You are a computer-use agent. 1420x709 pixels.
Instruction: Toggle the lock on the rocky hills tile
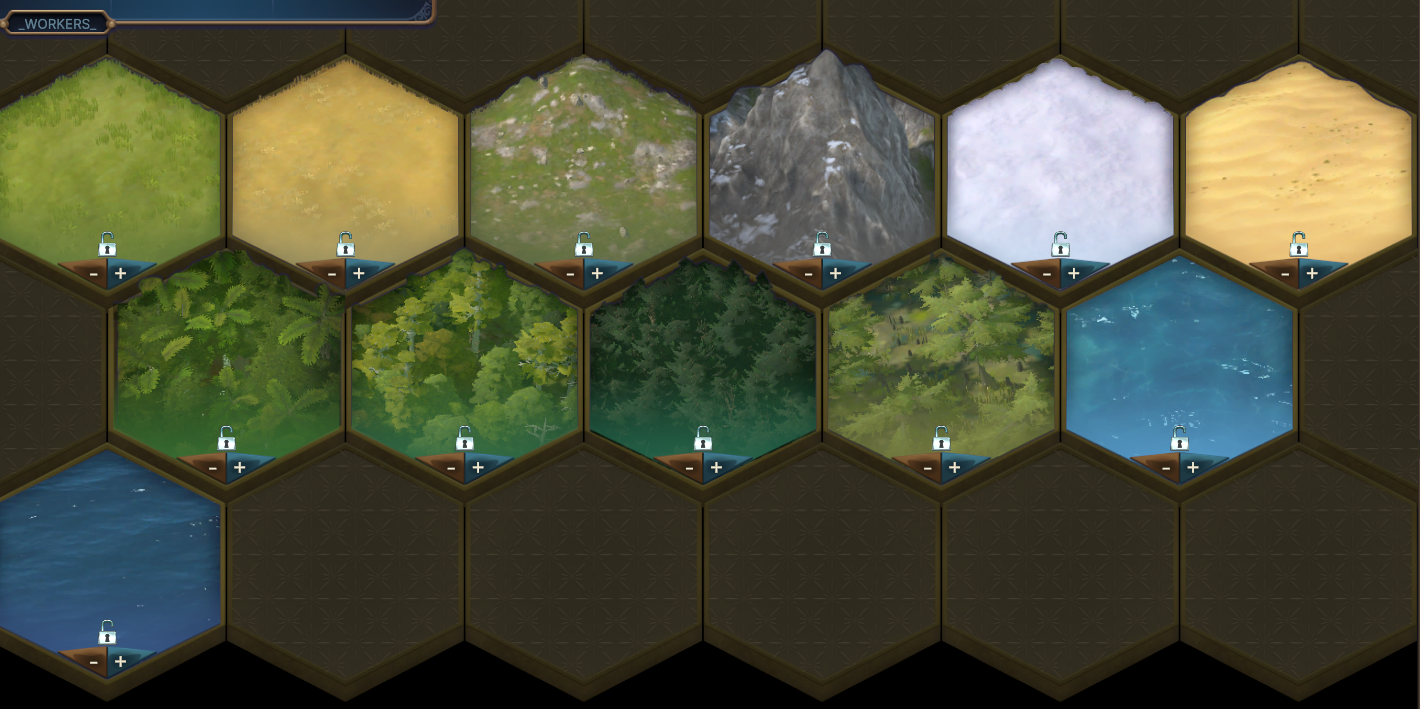click(x=584, y=245)
